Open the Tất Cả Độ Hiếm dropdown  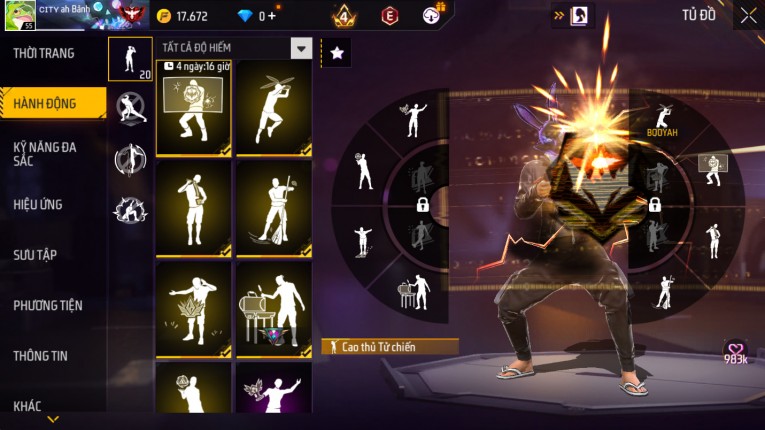click(300, 48)
